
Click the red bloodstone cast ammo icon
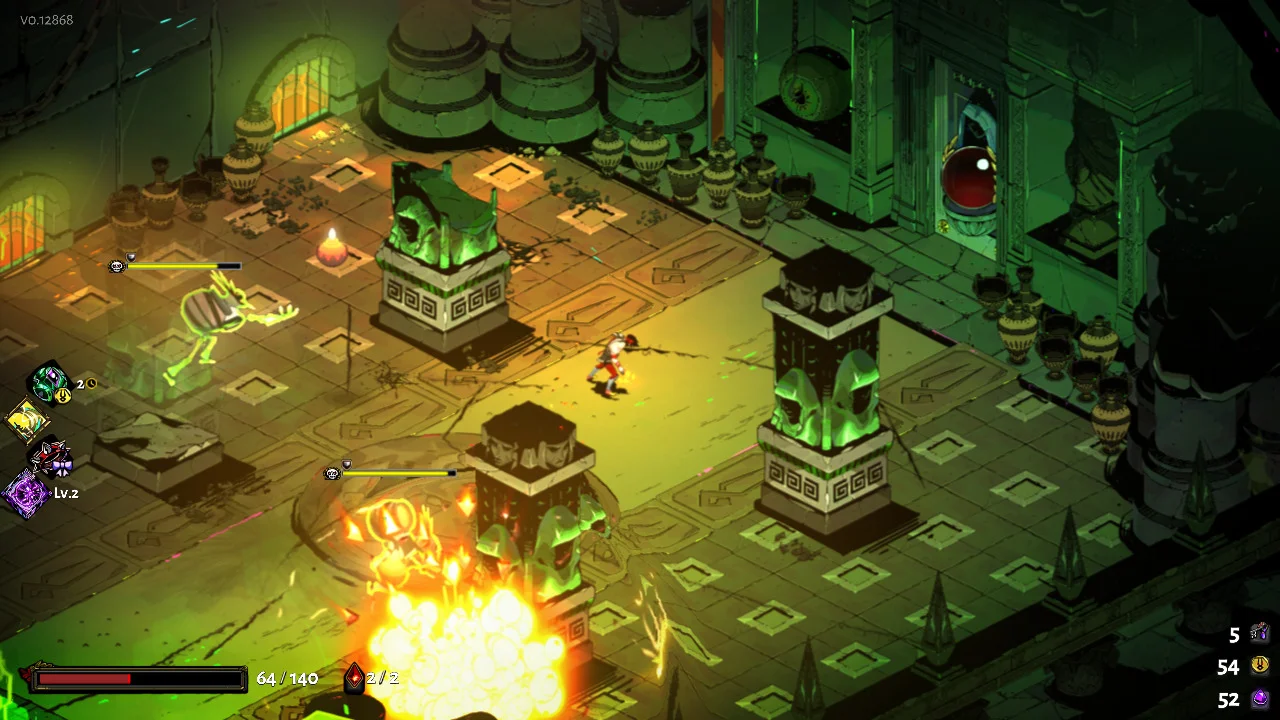point(353,678)
